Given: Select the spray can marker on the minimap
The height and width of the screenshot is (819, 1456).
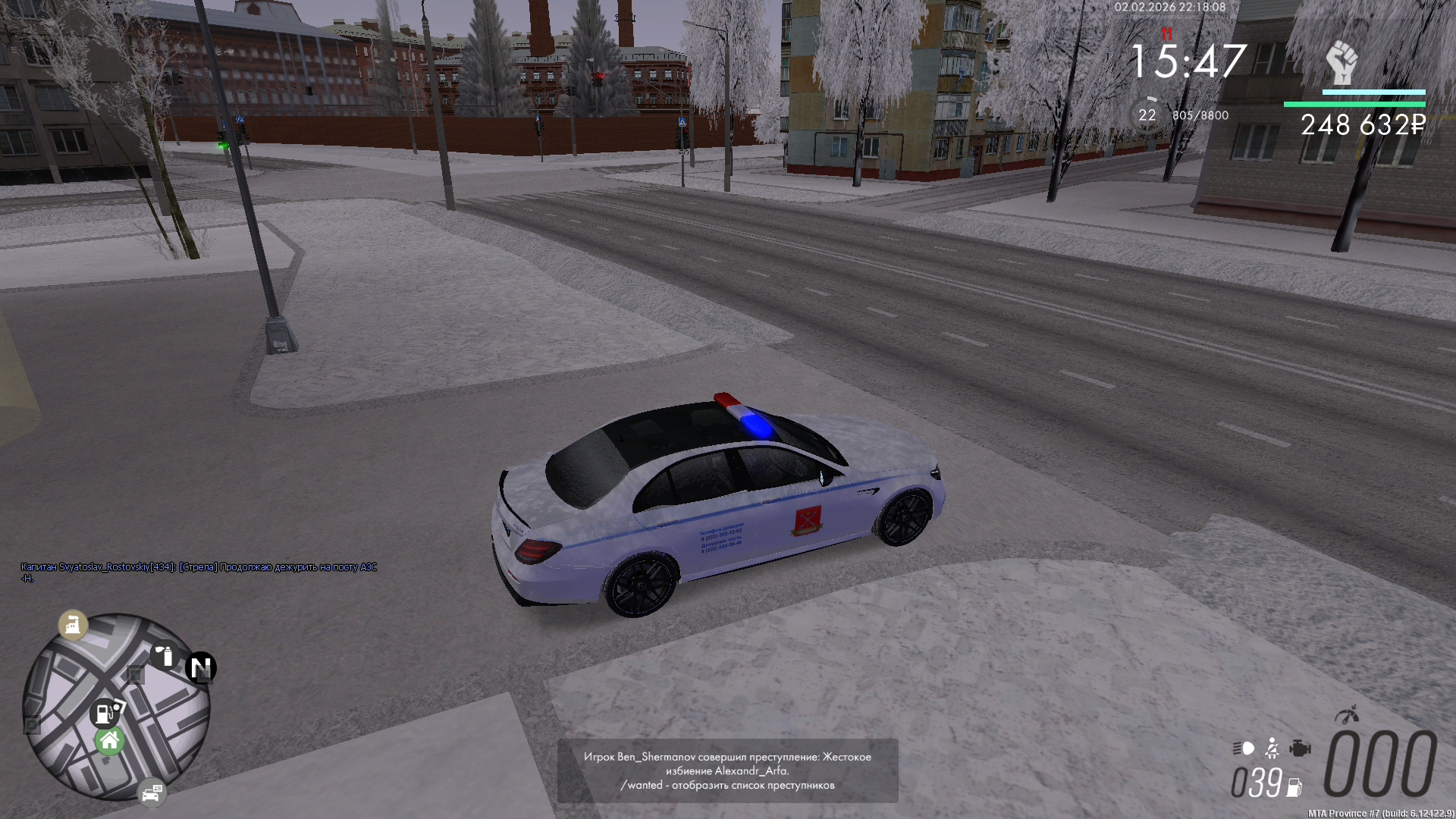Looking at the screenshot, I should pos(165,655).
